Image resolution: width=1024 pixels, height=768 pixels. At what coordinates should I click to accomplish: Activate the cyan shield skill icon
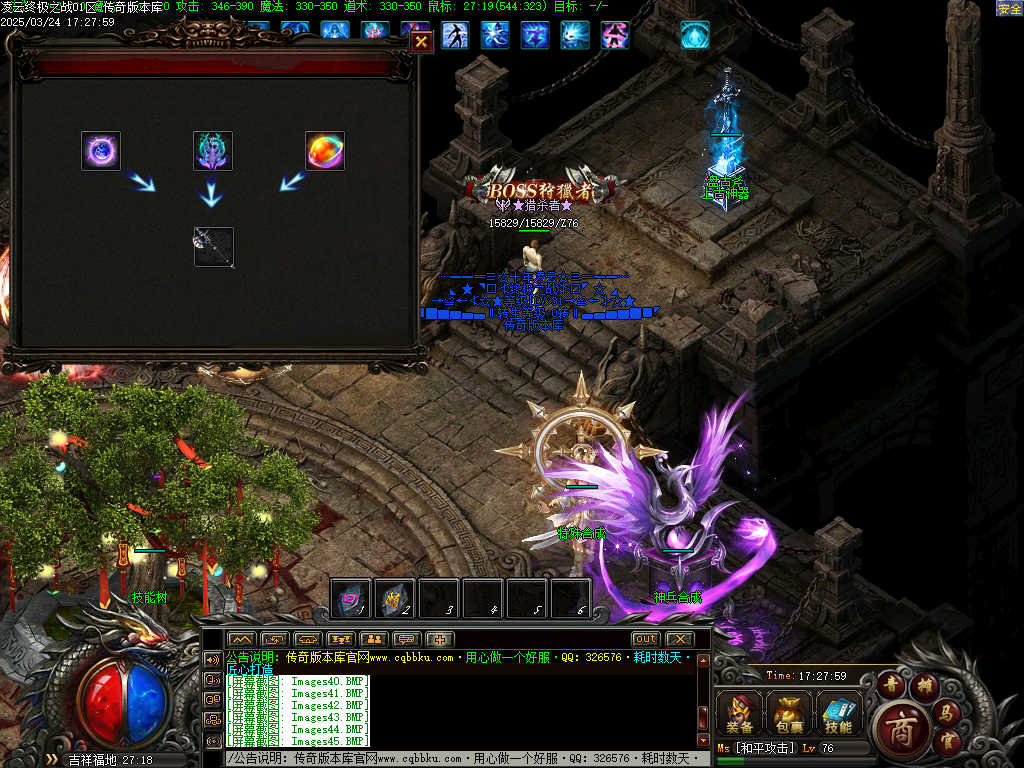click(x=694, y=35)
